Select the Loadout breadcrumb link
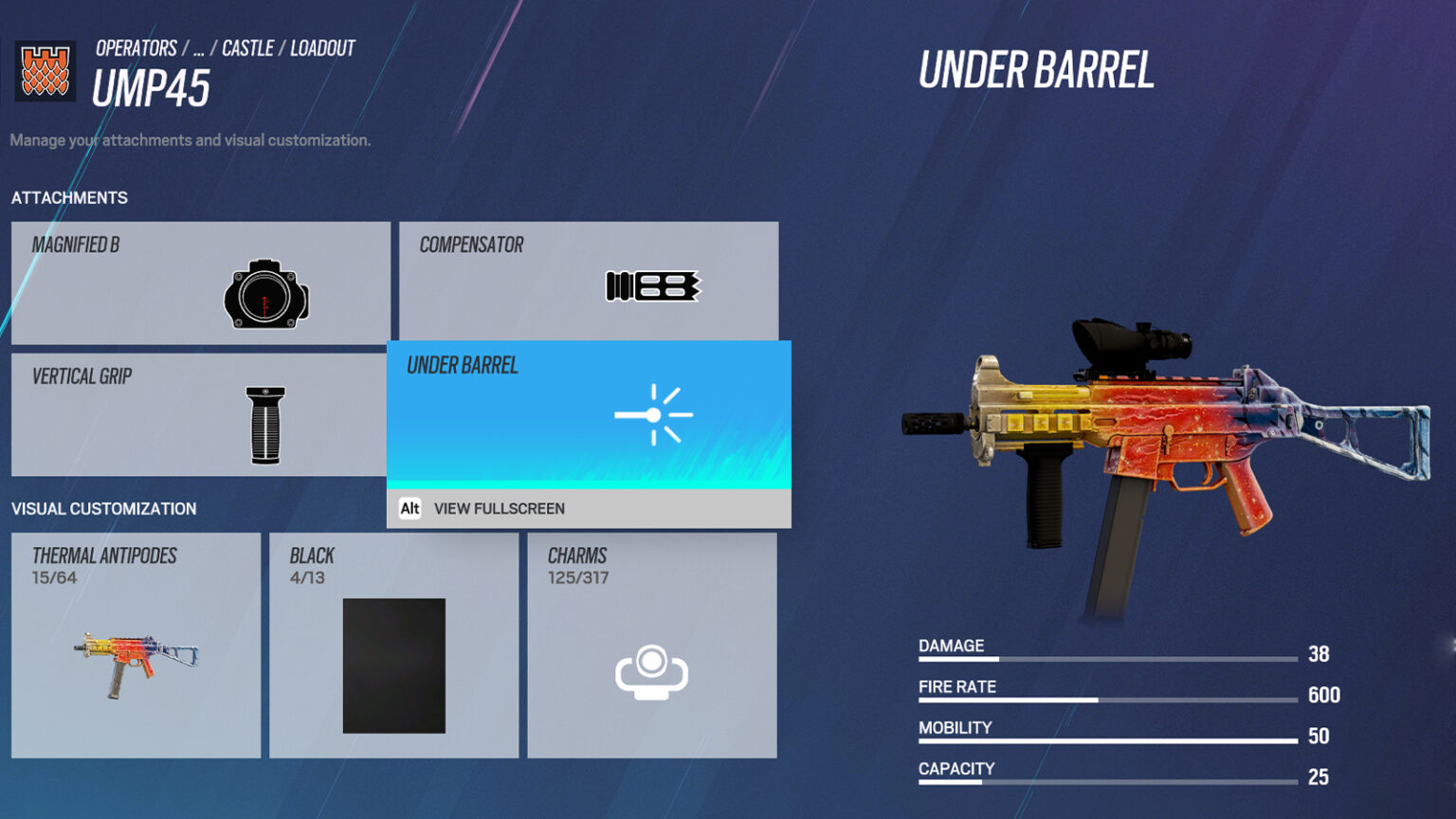The image size is (1456, 819). pyautogui.click(x=323, y=47)
